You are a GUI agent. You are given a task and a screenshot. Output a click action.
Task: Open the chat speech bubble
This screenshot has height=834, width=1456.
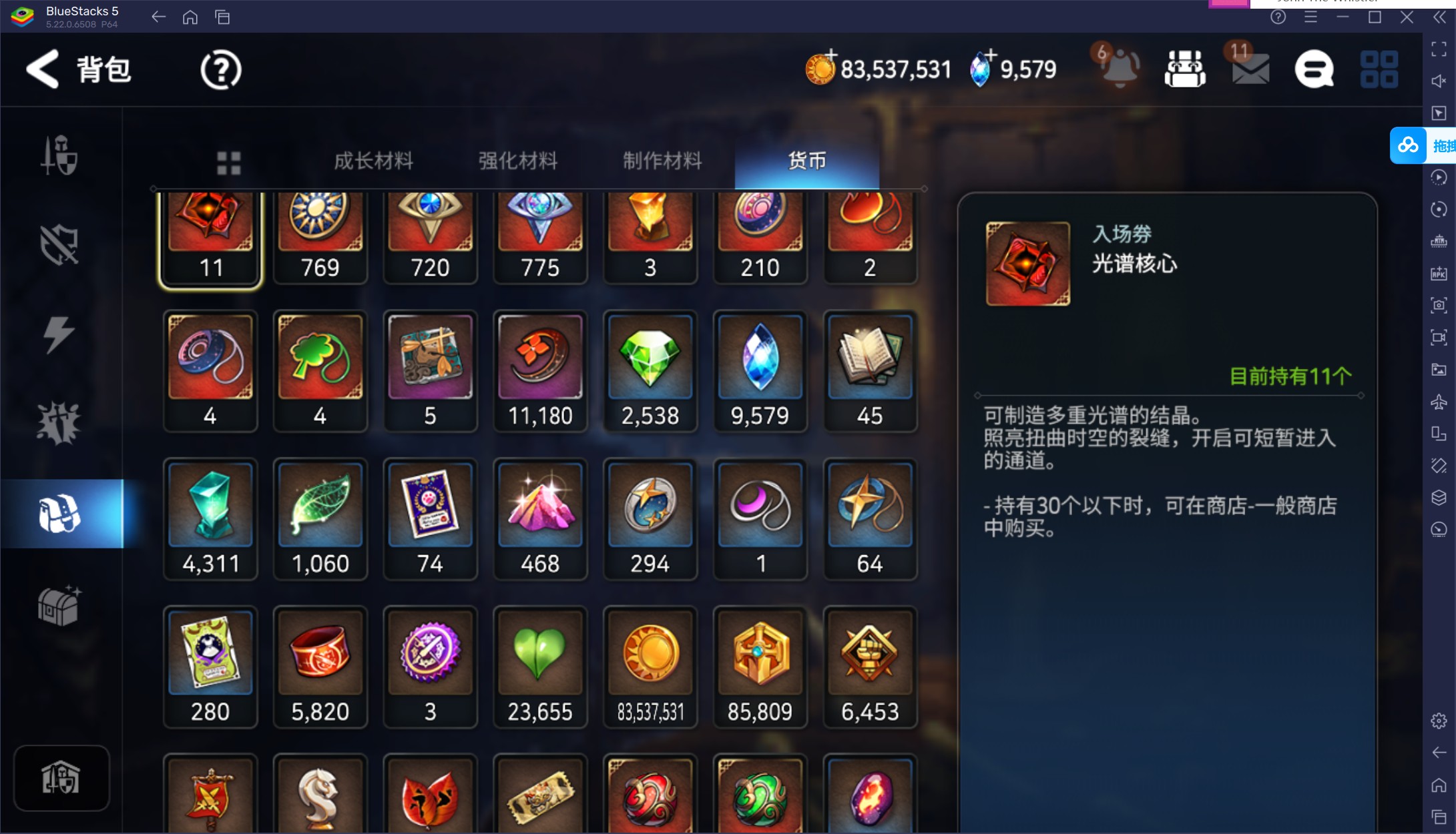point(1314,69)
